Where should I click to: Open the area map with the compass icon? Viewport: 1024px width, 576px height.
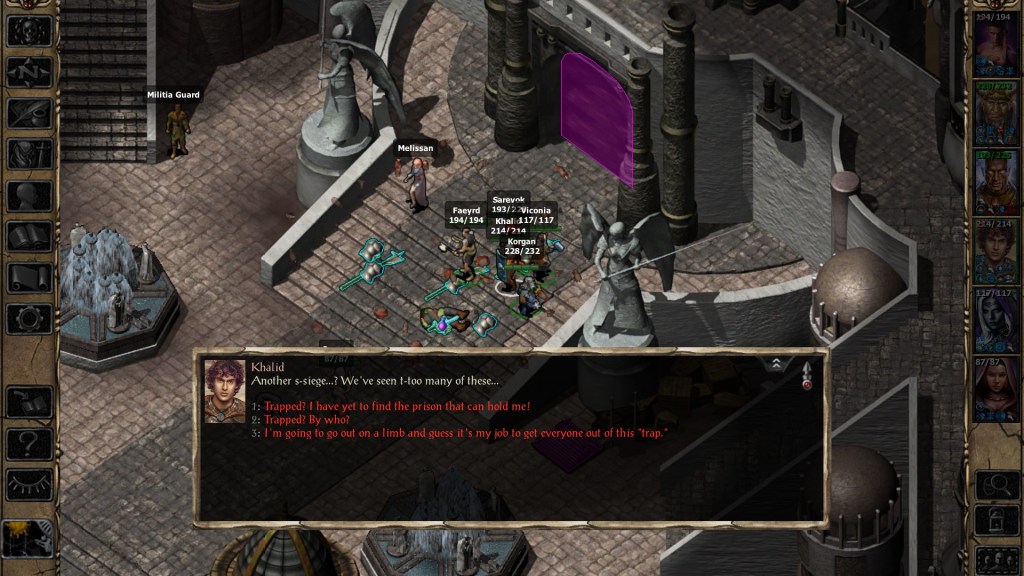pos(29,71)
